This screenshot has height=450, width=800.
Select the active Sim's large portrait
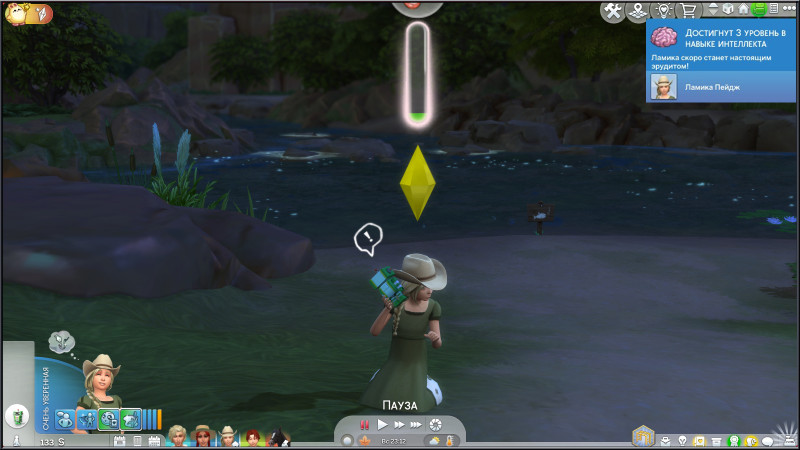point(100,378)
